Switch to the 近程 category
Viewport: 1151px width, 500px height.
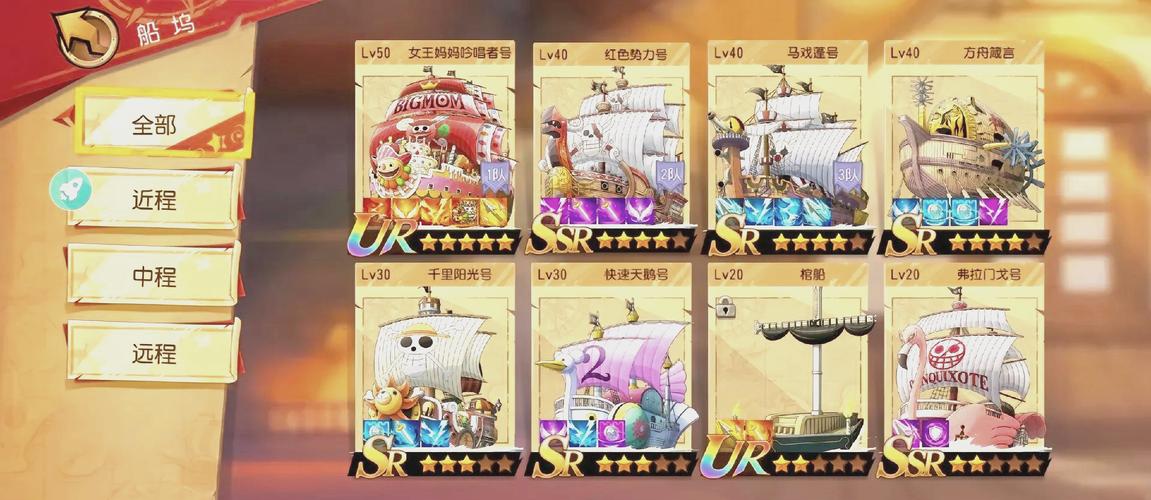(154, 199)
